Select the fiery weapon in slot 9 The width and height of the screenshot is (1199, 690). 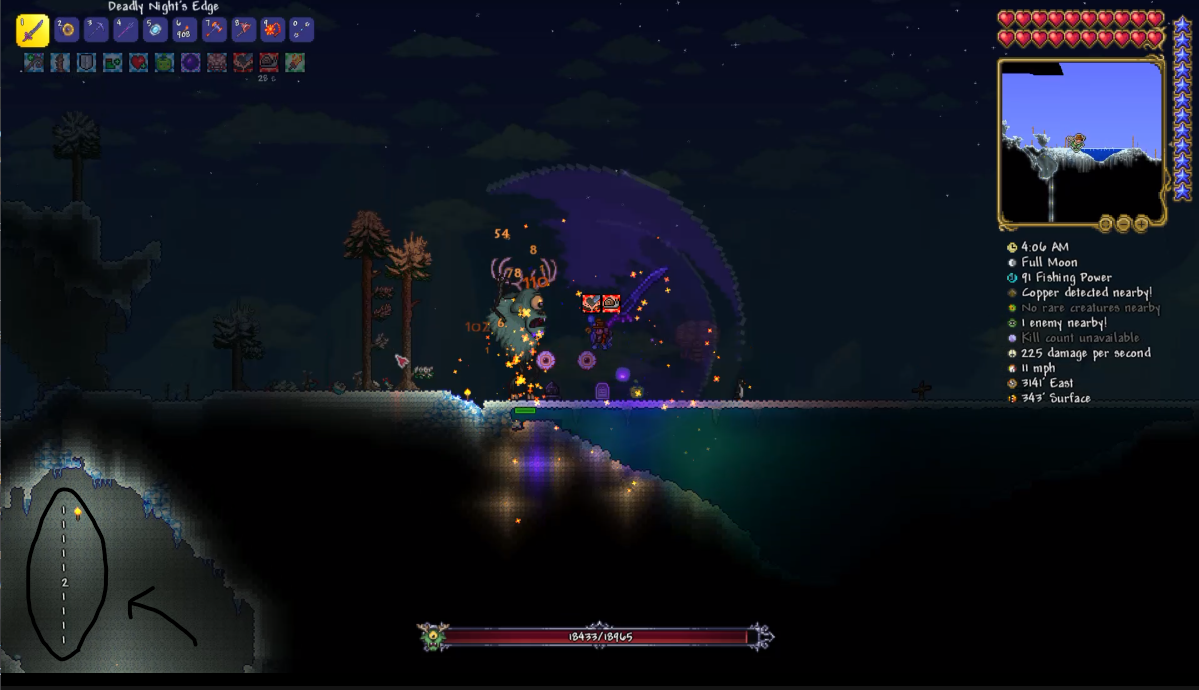tap(272, 30)
